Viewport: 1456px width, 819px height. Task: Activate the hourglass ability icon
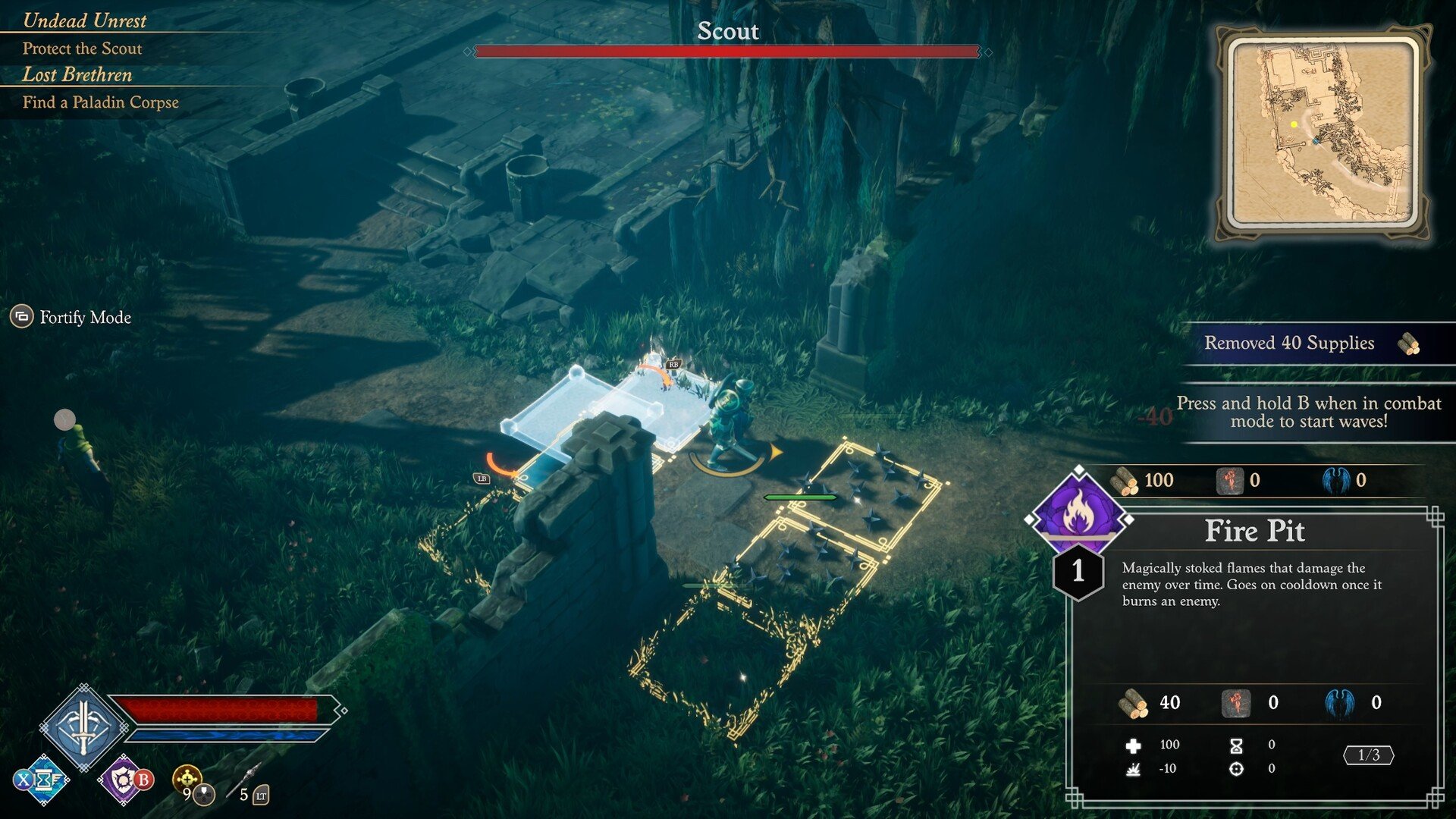[44, 780]
